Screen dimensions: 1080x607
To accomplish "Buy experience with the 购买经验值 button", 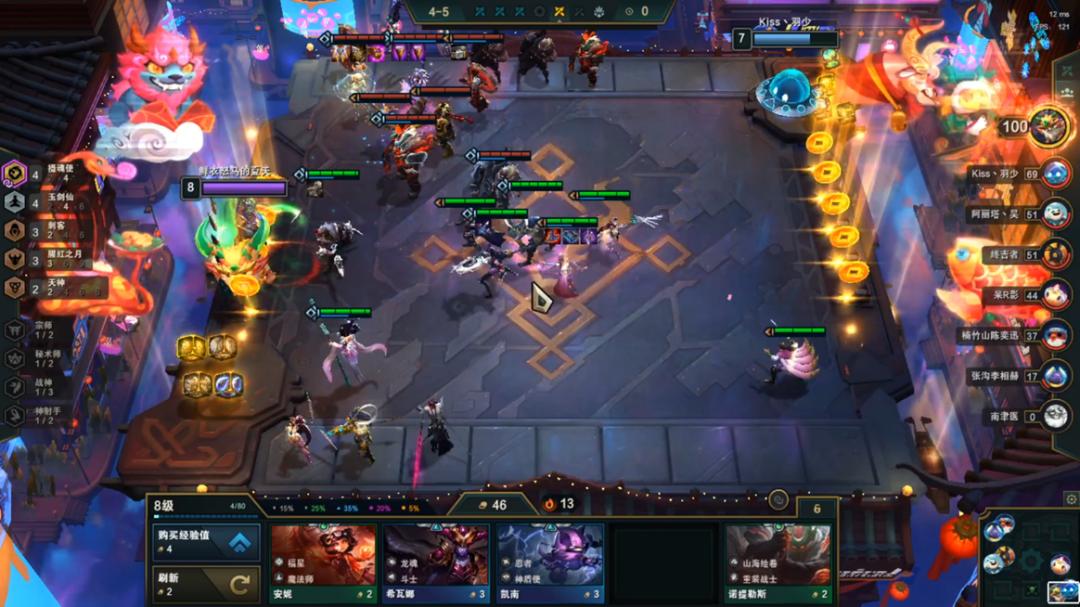I will (204, 542).
